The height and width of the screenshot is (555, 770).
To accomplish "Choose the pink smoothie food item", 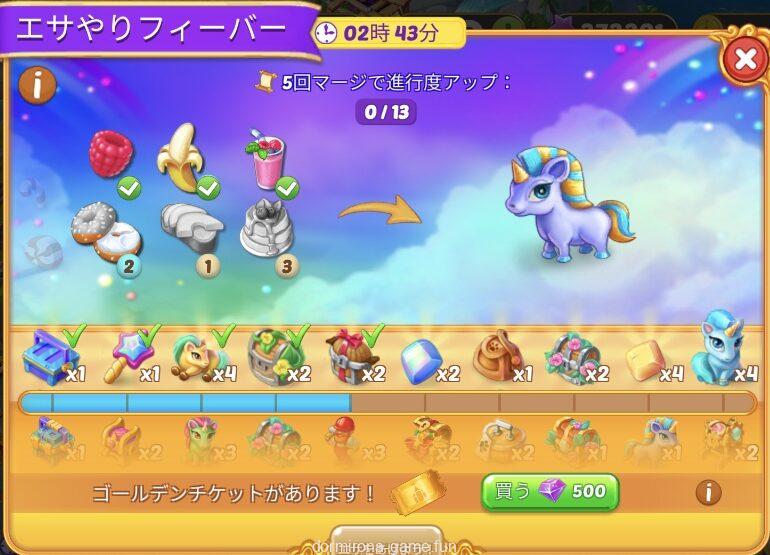I will click(x=266, y=160).
